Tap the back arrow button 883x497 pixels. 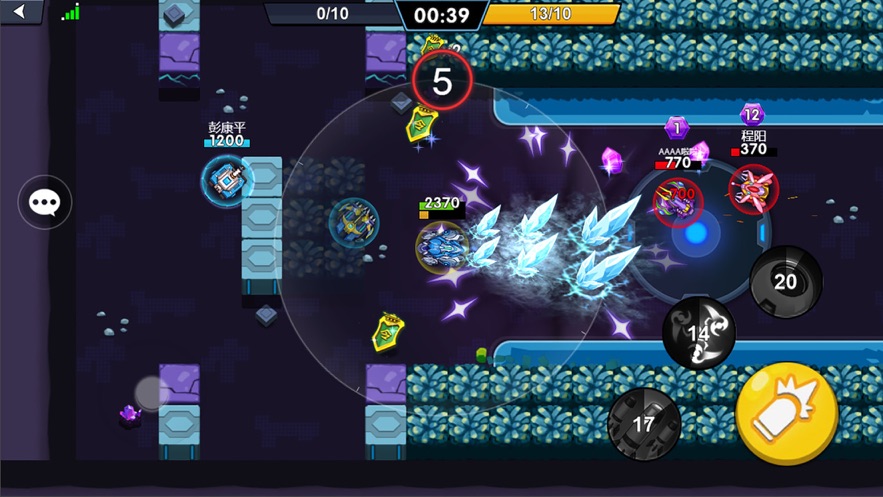coord(20,12)
